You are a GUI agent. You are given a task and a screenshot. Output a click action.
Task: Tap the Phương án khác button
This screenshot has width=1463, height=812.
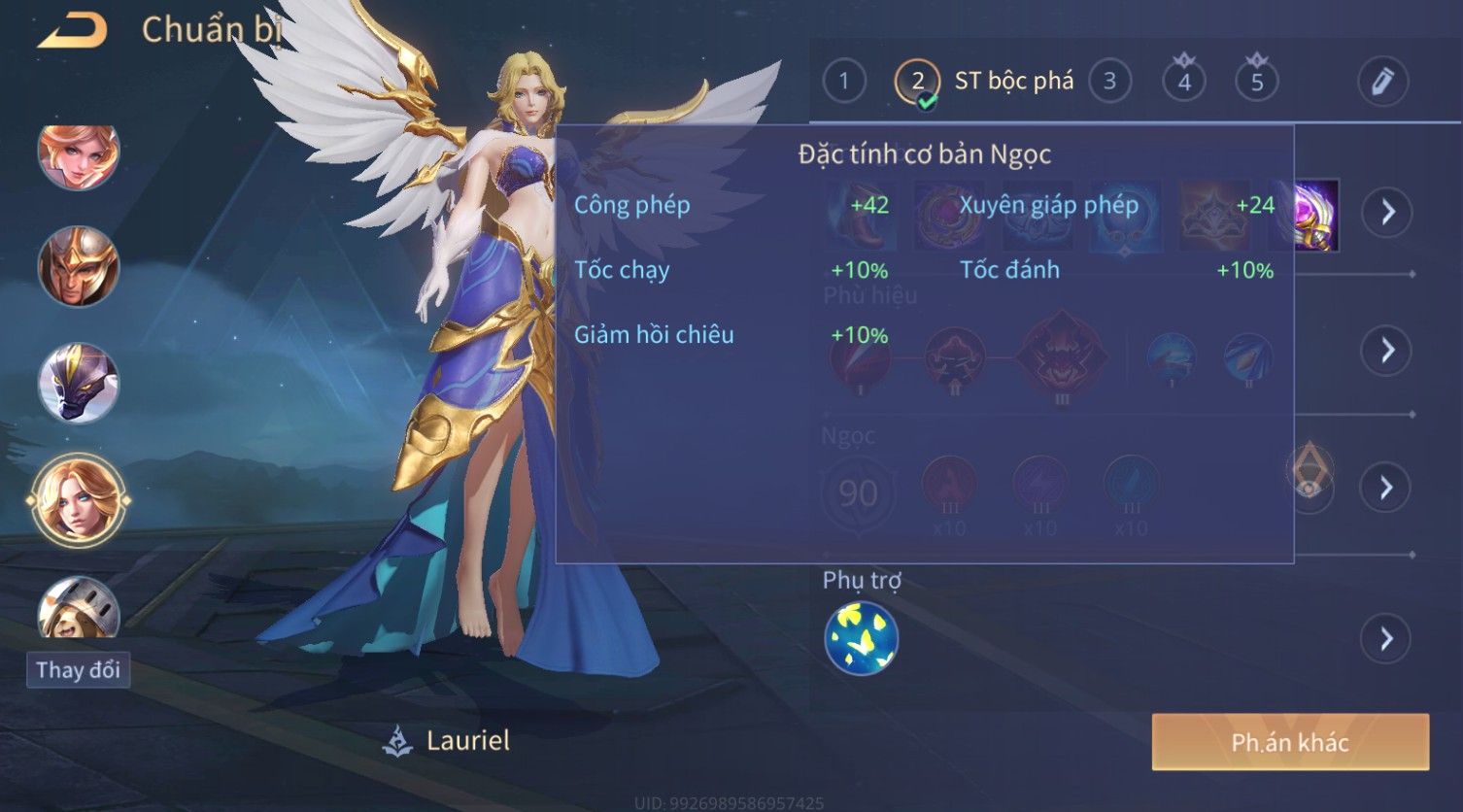tap(1290, 742)
